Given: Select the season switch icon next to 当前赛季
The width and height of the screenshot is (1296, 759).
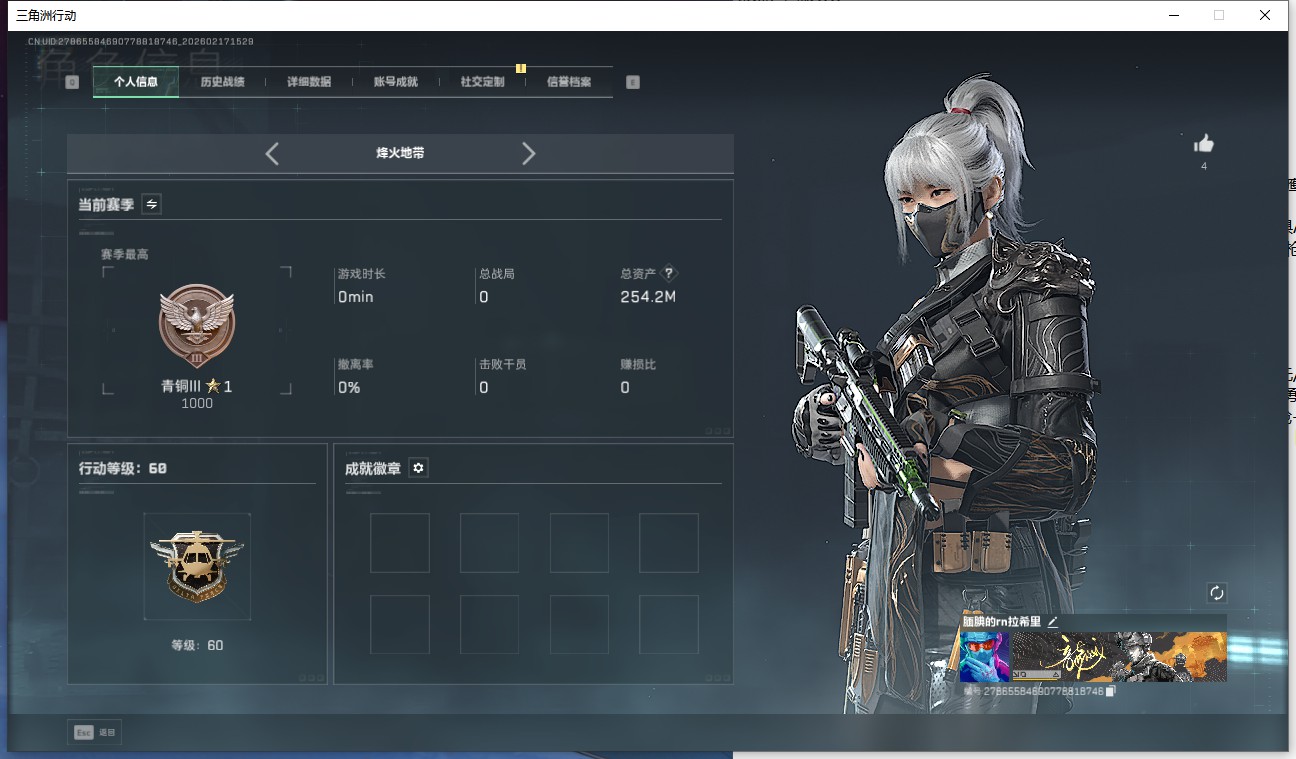Looking at the screenshot, I should [151, 204].
